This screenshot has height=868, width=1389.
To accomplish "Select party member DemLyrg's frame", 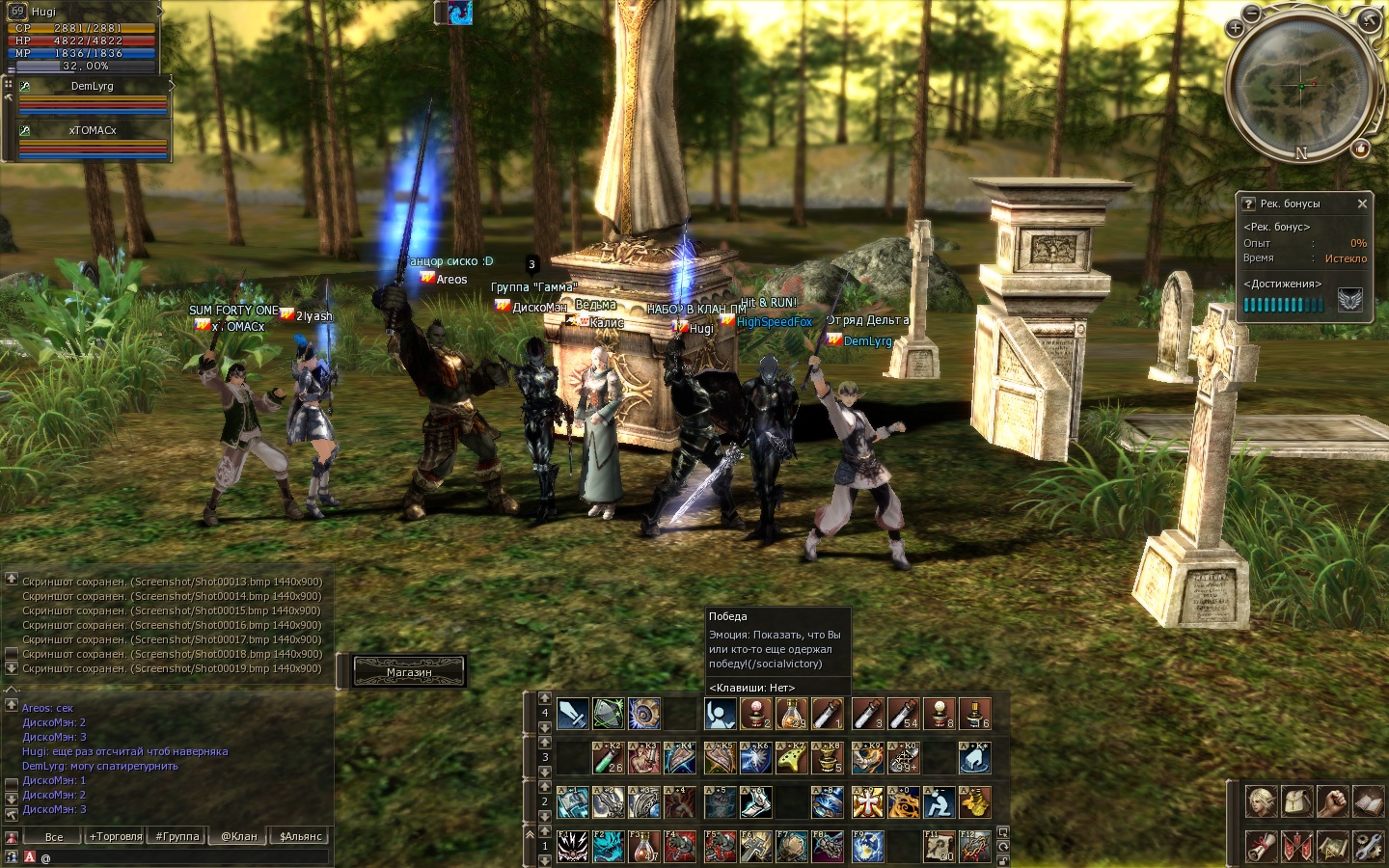I will click(93, 95).
